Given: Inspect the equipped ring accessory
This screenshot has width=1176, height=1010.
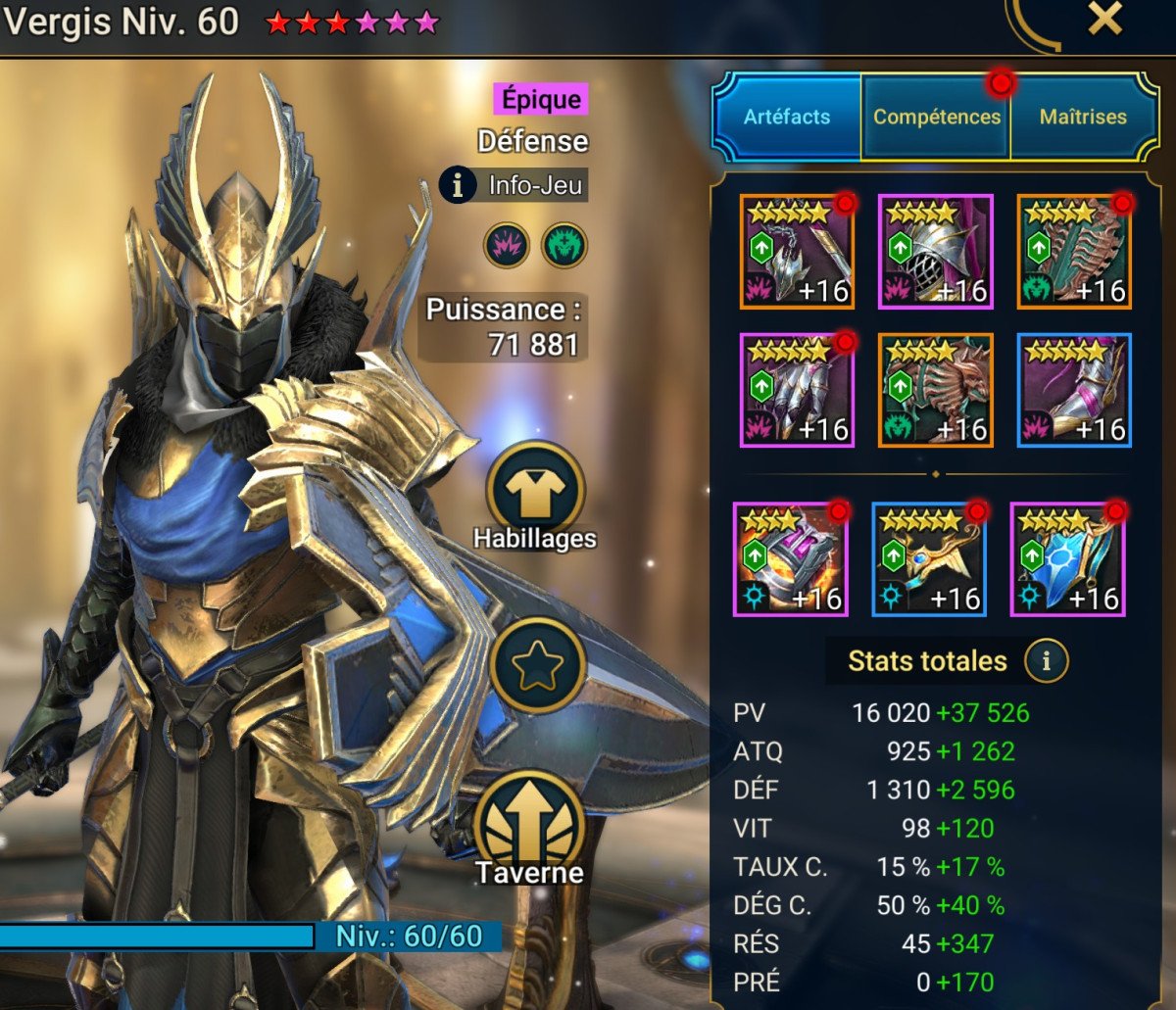Looking at the screenshot, I should click(x=791, y=559).
